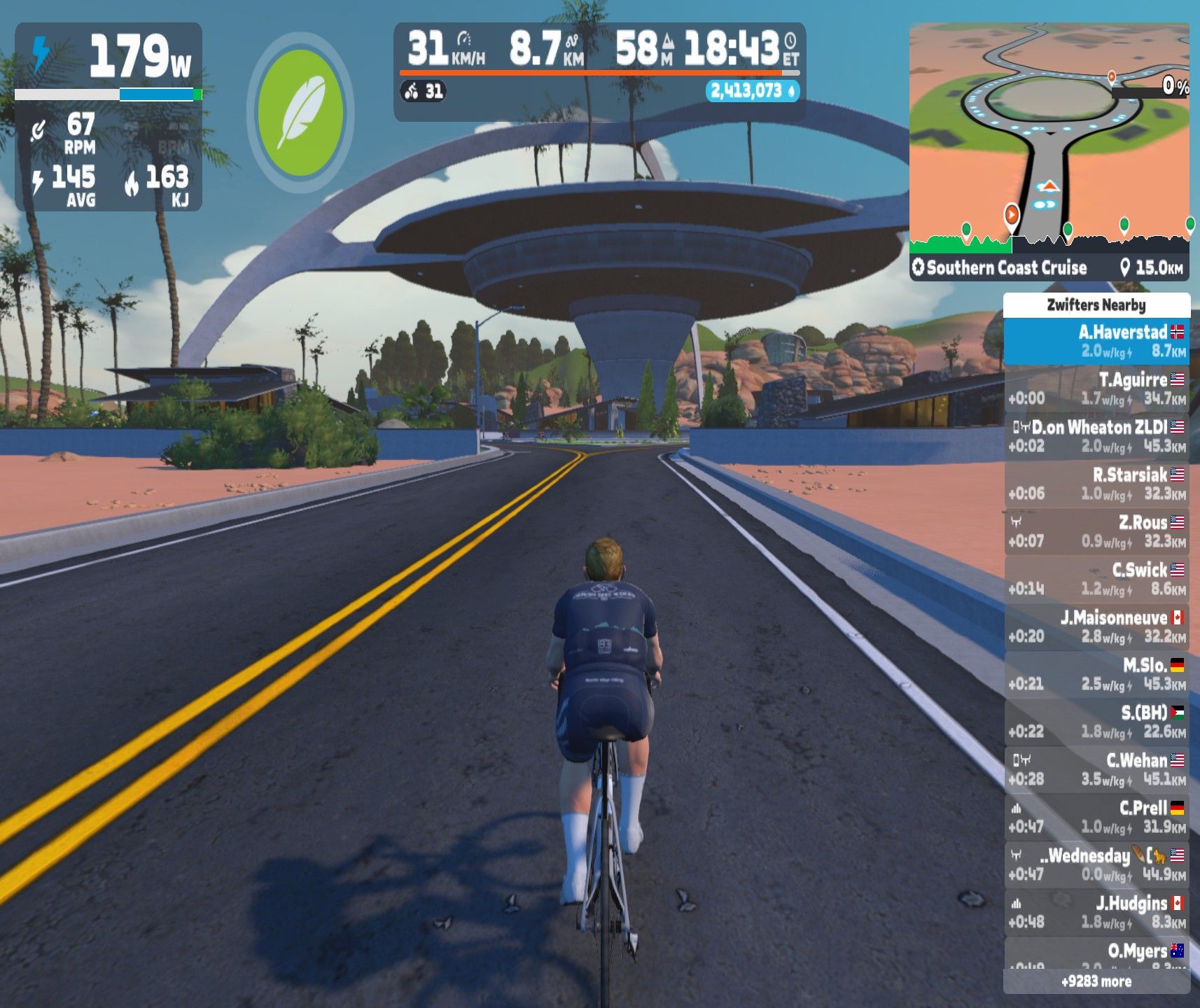Select C.Wehan rider row
Image resolution: width=1200 pixels, height=1008 pixels.
1096,769
